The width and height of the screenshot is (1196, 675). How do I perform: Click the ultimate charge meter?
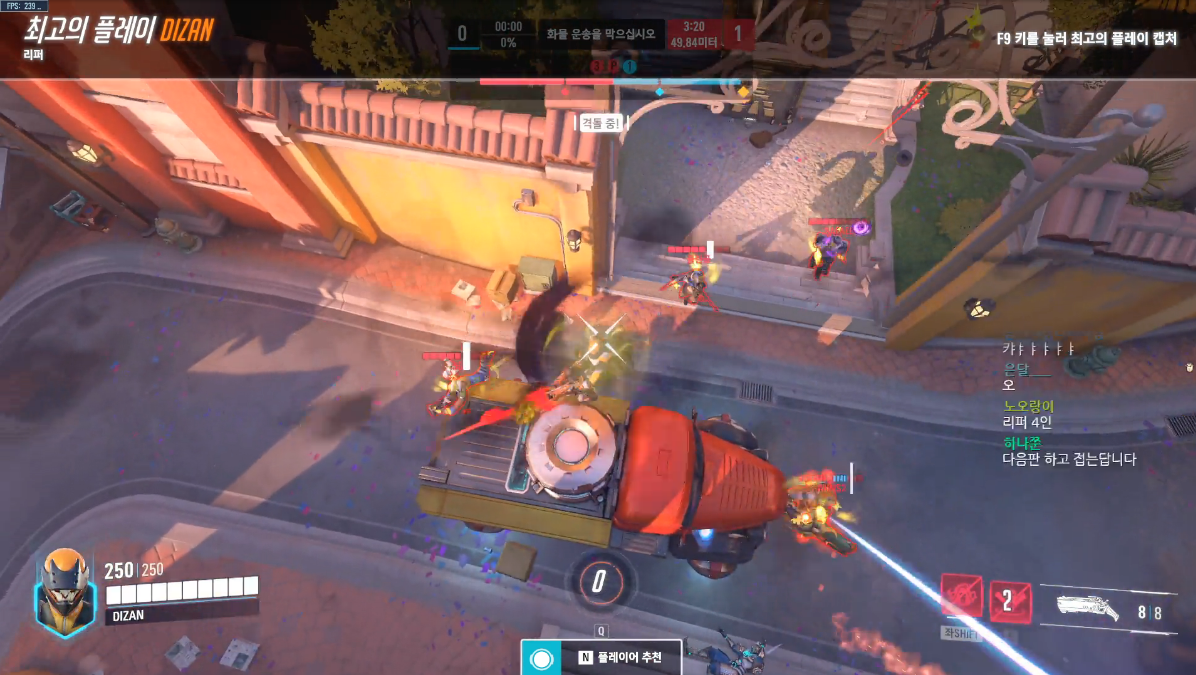point(599,580)
